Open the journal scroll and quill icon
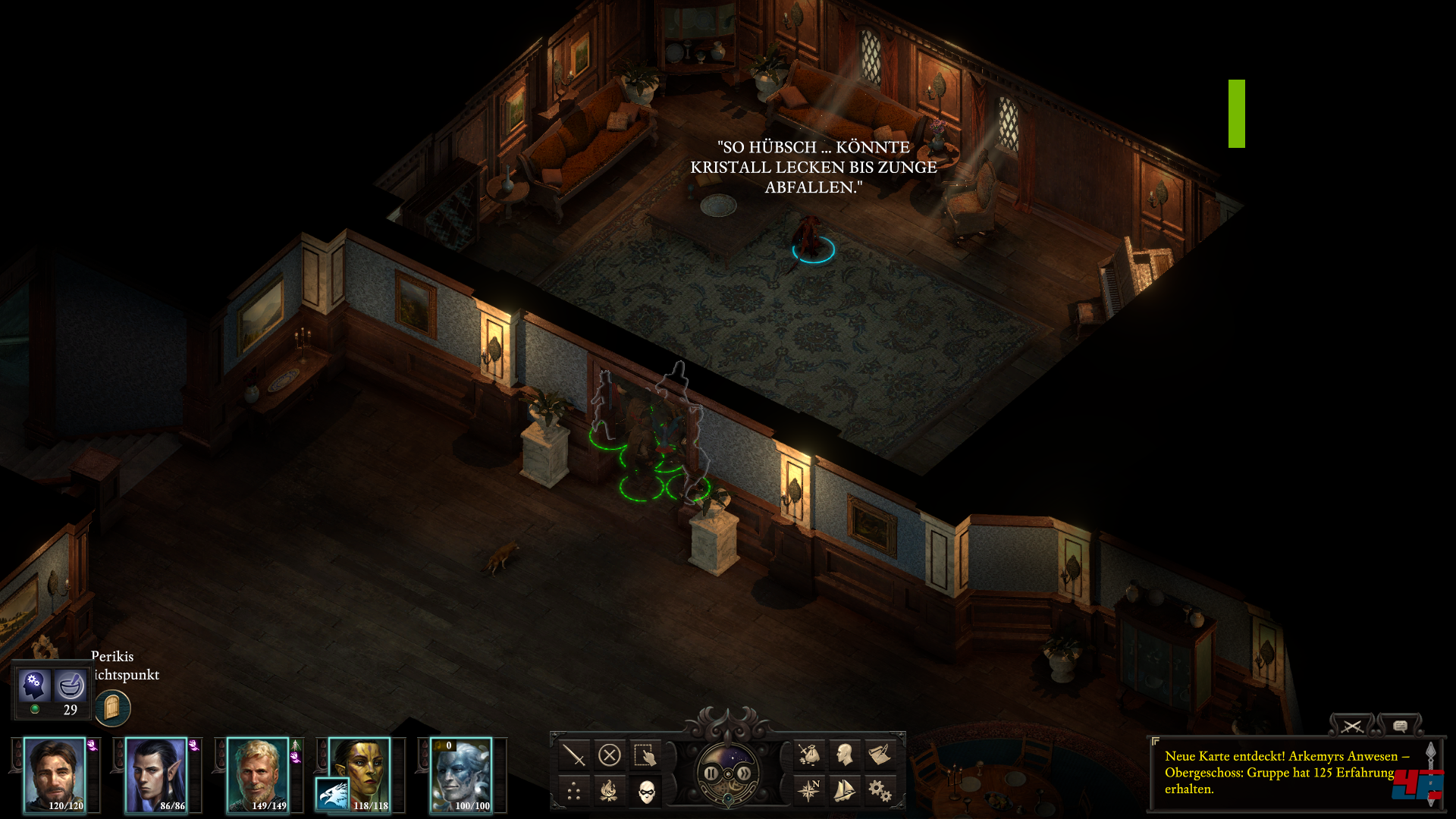1456x819 pixels. click(880, 755)
